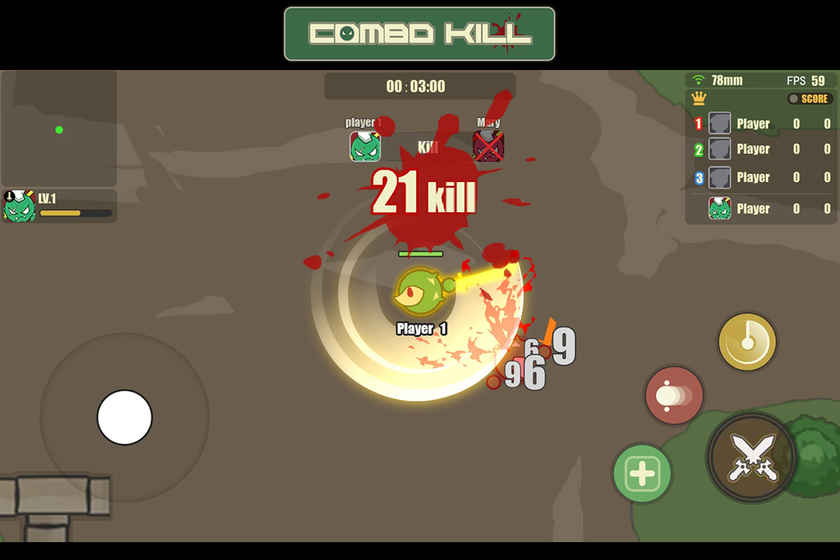The height and width of the screenshot is (560, 840).
Task: Use the green plus heal skill
Action: click(641, 473)
